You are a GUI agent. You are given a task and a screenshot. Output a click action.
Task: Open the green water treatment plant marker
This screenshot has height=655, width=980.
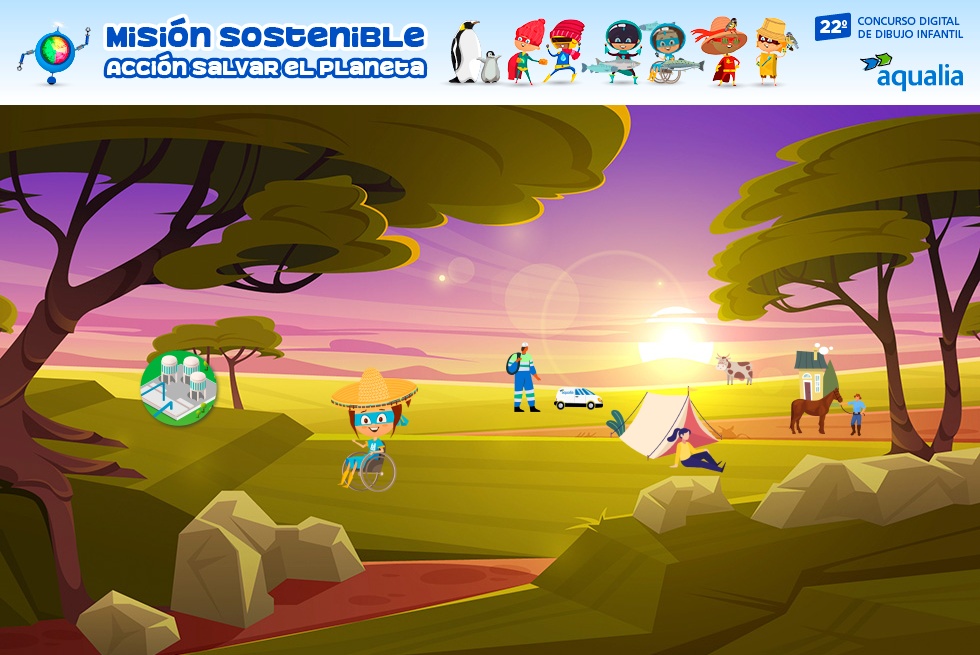(x=179, y=387)
